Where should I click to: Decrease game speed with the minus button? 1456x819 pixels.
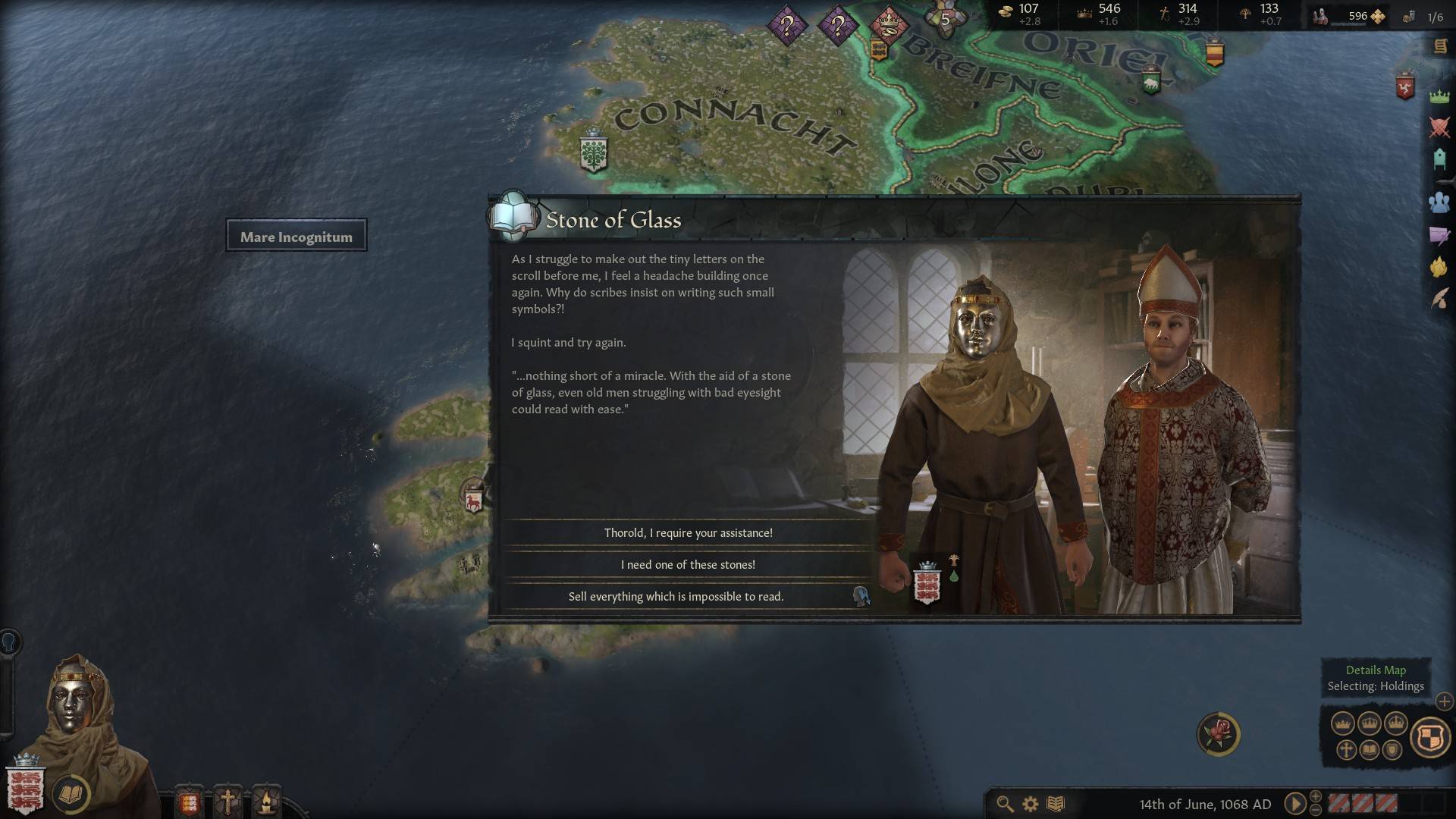pos(1316,811)
